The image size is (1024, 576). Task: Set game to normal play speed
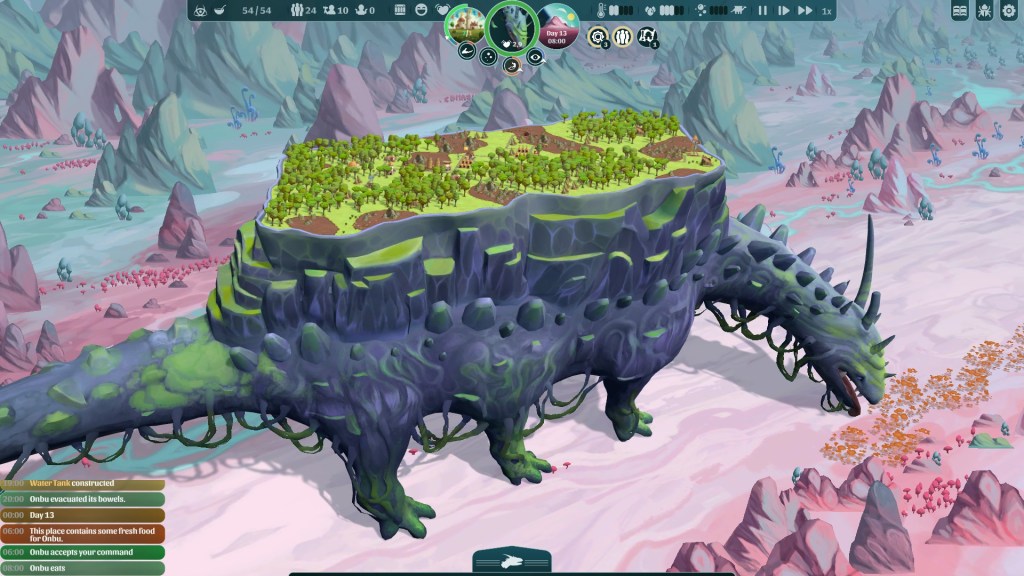click(784, 11)
